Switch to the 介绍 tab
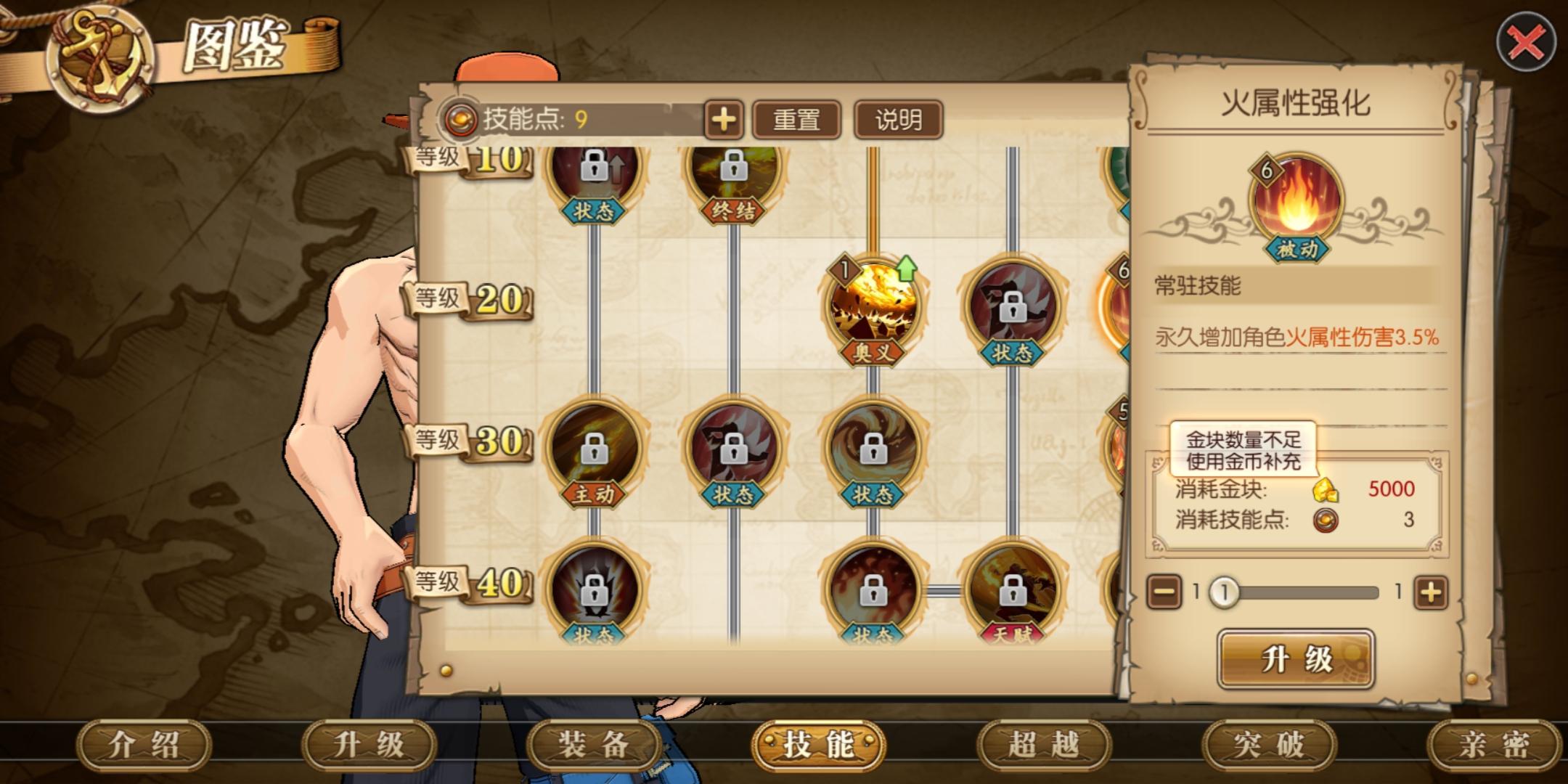This screenshot has height=784, width=1568. click(x=144, y=745)
